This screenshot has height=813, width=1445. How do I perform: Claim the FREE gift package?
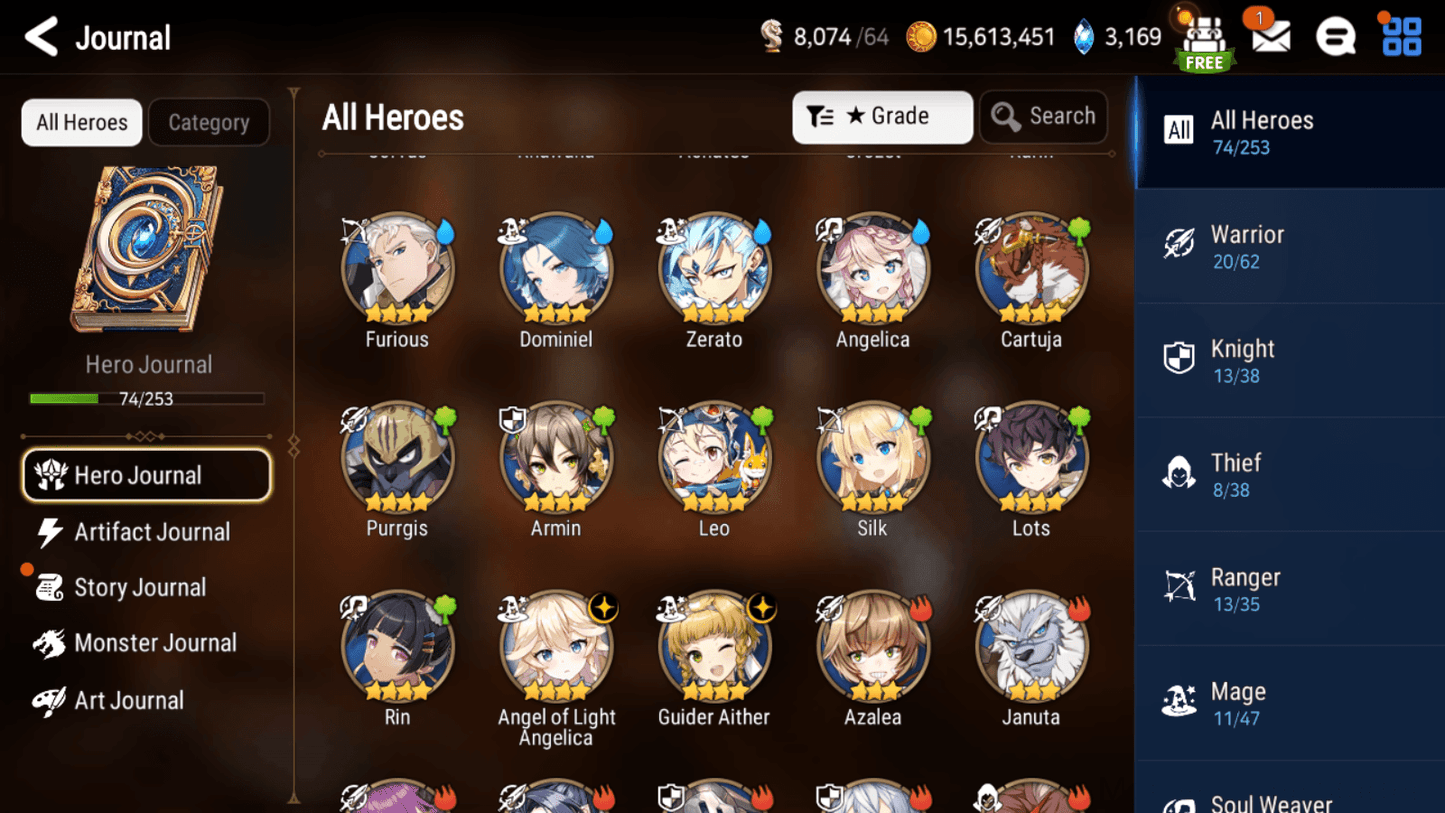coord(1204,38)
